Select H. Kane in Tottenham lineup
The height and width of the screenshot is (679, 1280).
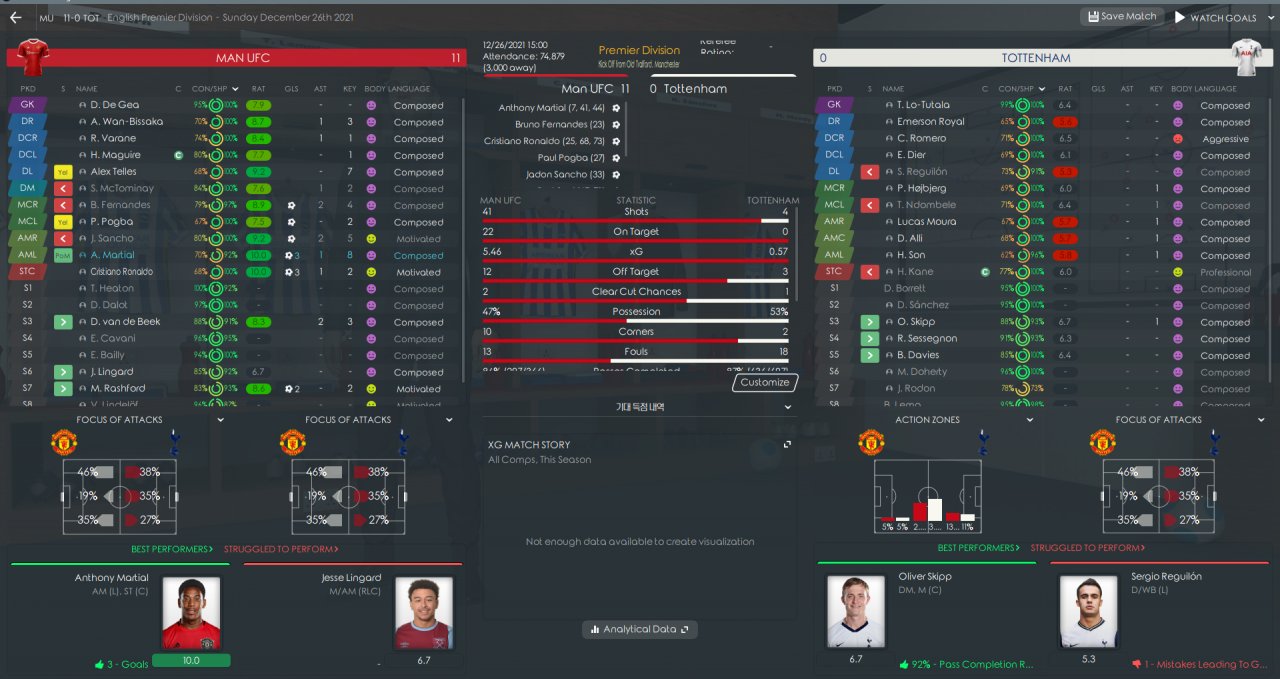pyautogui.click(x=914, y=272)
